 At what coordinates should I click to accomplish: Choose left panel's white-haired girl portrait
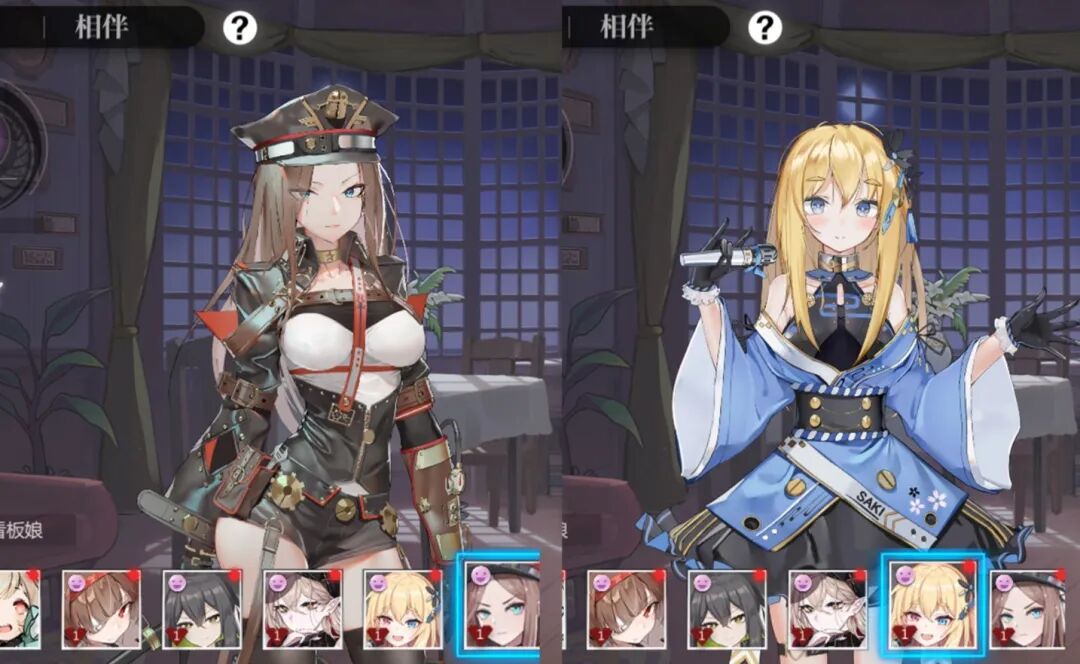tap(302, 609)
